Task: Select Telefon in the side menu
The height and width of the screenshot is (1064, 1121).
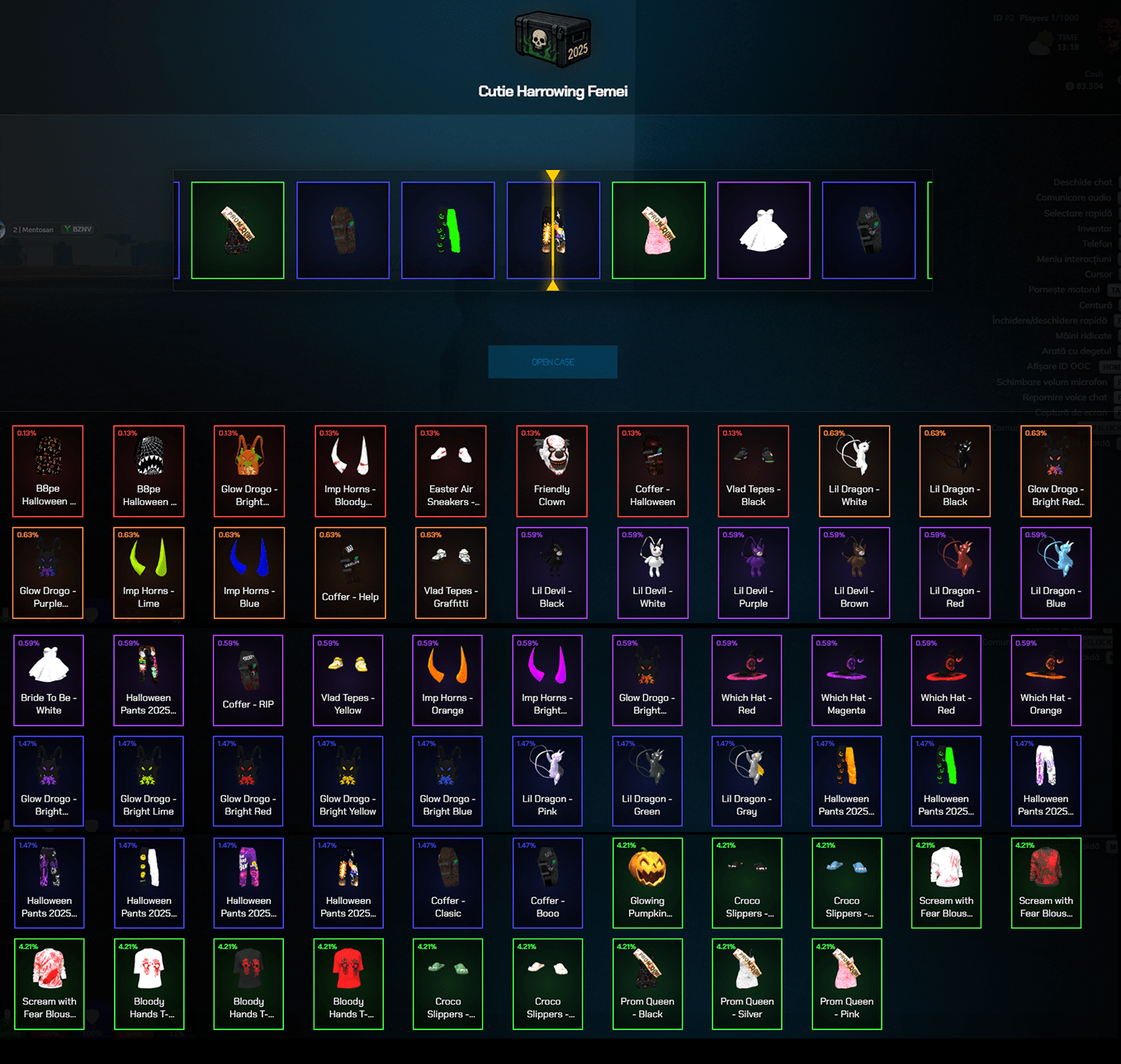Action: pyautogui.click(x=1095, y=244)
